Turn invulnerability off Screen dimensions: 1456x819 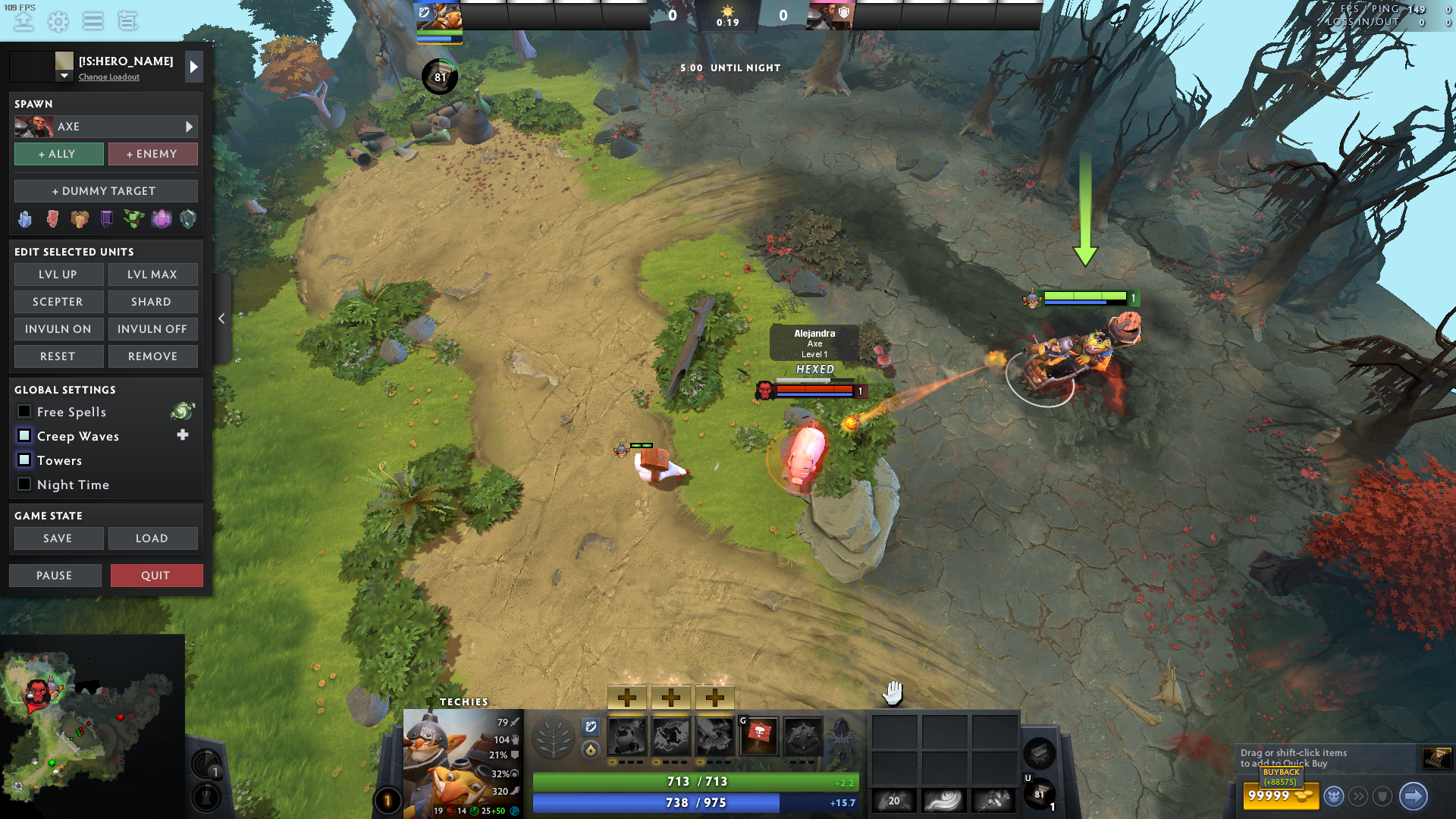(152, 329)
